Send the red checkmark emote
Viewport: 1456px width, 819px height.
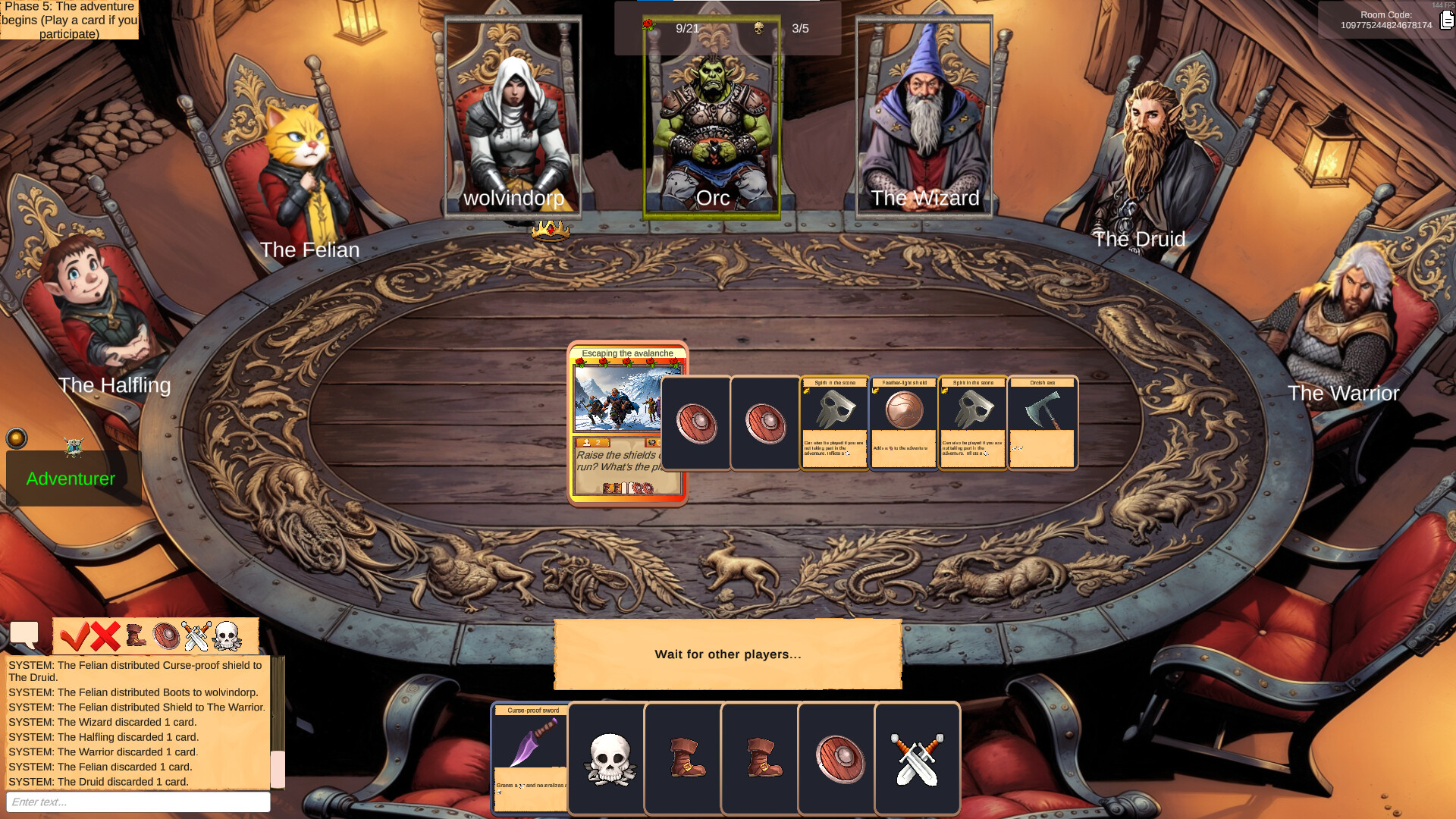tap(76, 637)
